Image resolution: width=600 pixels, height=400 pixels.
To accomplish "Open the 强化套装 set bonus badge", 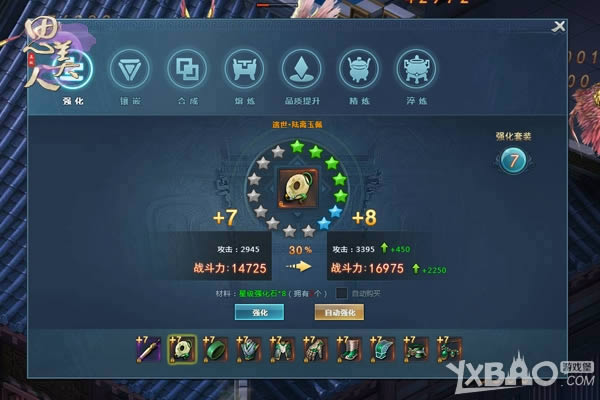I will coord(512,160).
